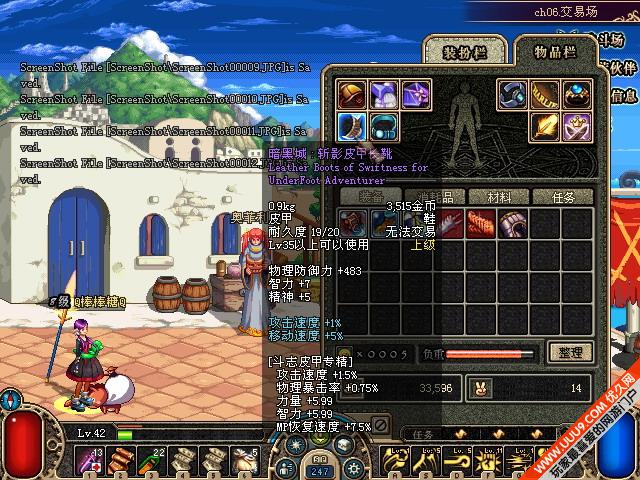Select the equipped purple crystal top armor
Screen dimensions: 640x480
pos(384,95)
